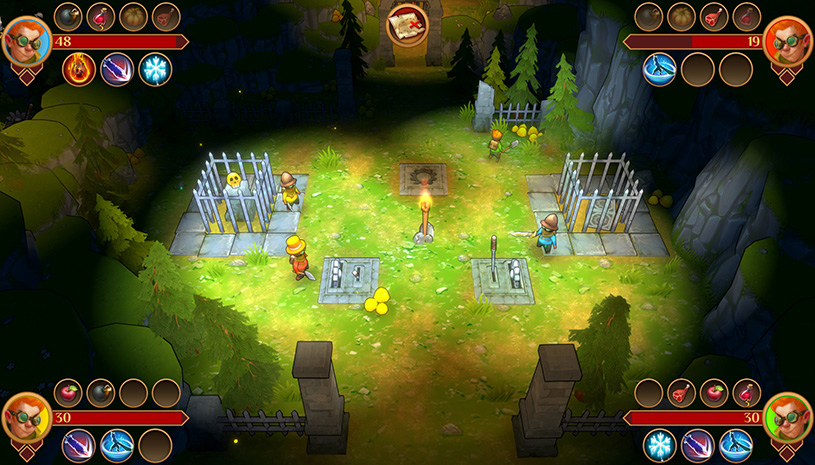The height and width of the screenshot is (465, 815).
Task: Select the potion of the 19-health player
Action: [x=746, y=16]
